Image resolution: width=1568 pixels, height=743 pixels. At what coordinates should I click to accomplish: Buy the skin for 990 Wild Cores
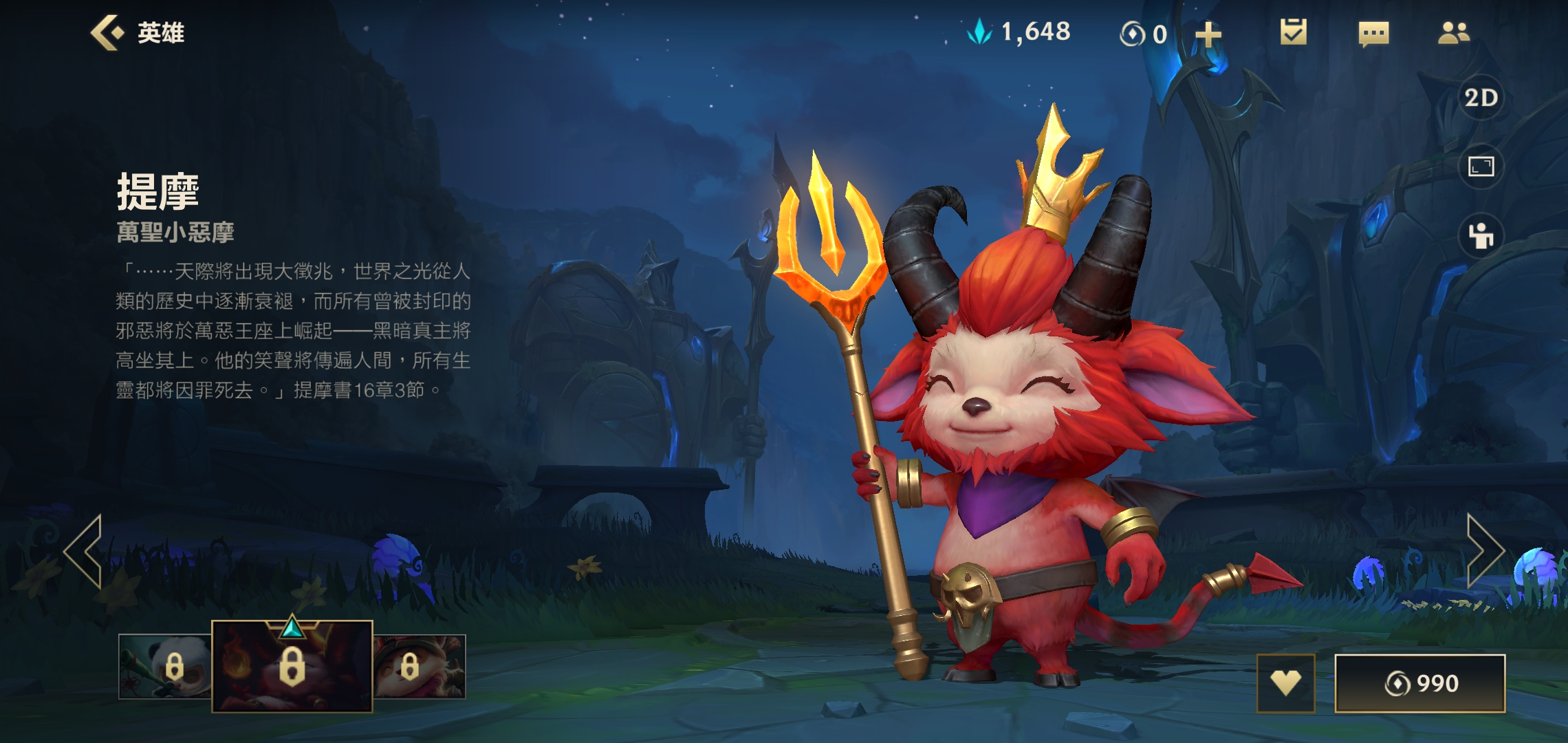coord(1419,683)
